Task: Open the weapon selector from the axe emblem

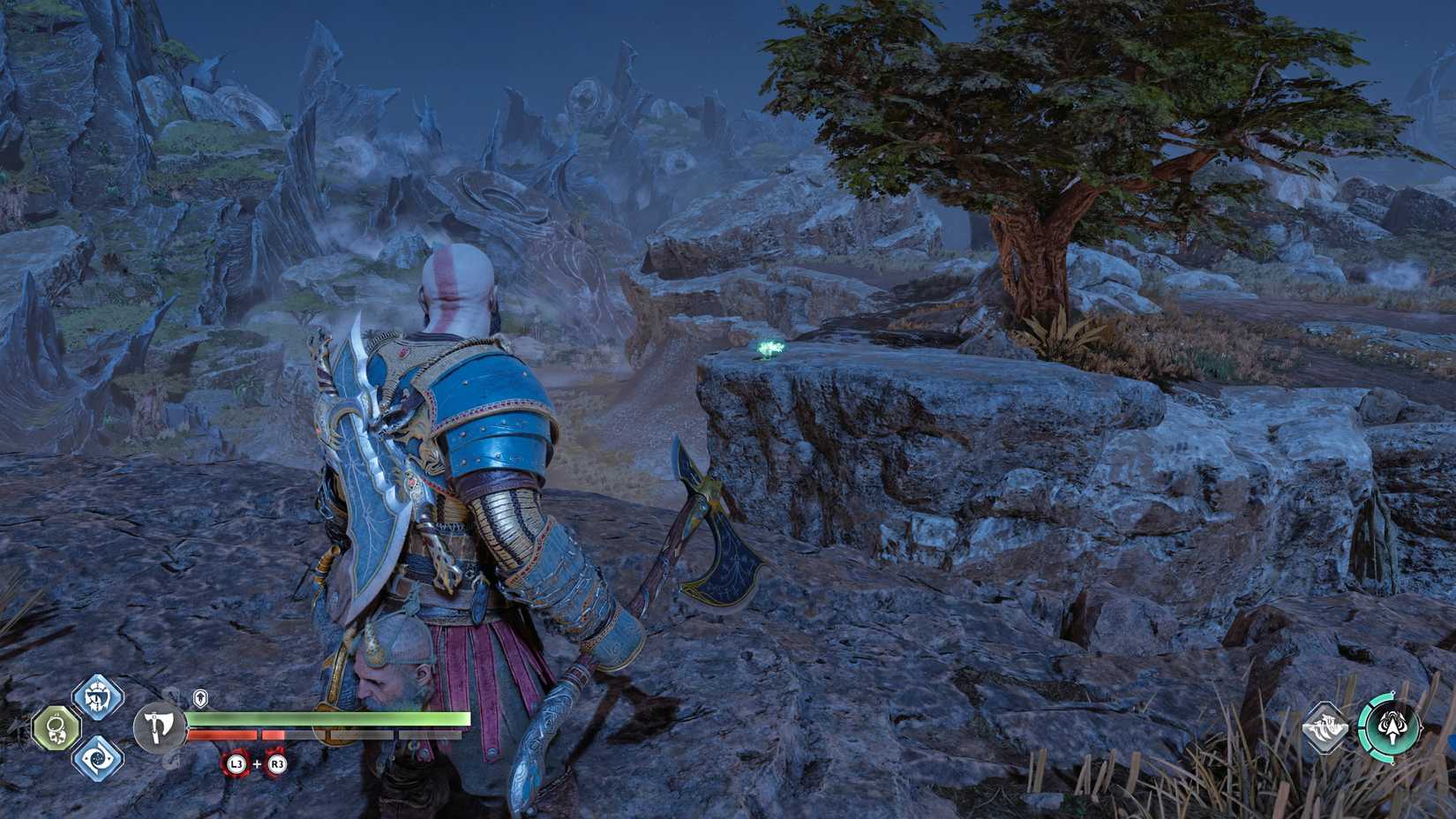Action: [x=159, y=727]
